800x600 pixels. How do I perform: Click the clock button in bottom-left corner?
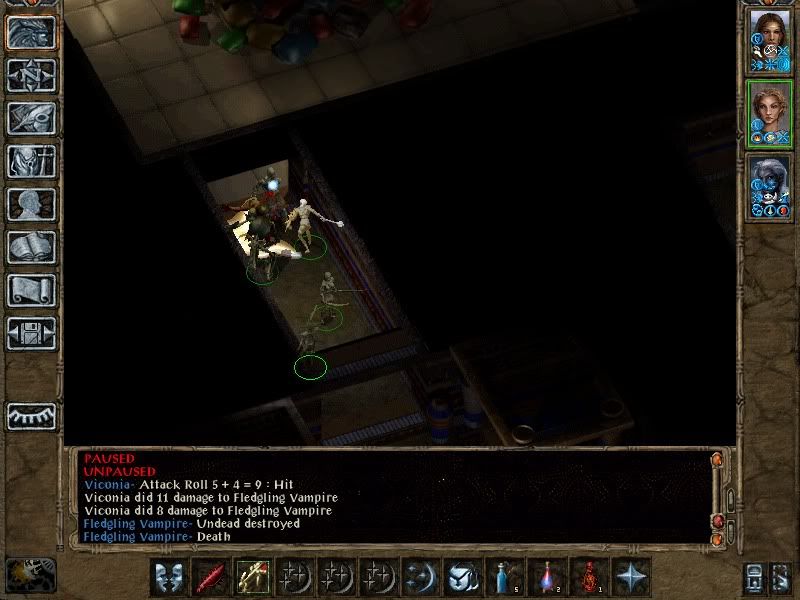coord(29,575)
